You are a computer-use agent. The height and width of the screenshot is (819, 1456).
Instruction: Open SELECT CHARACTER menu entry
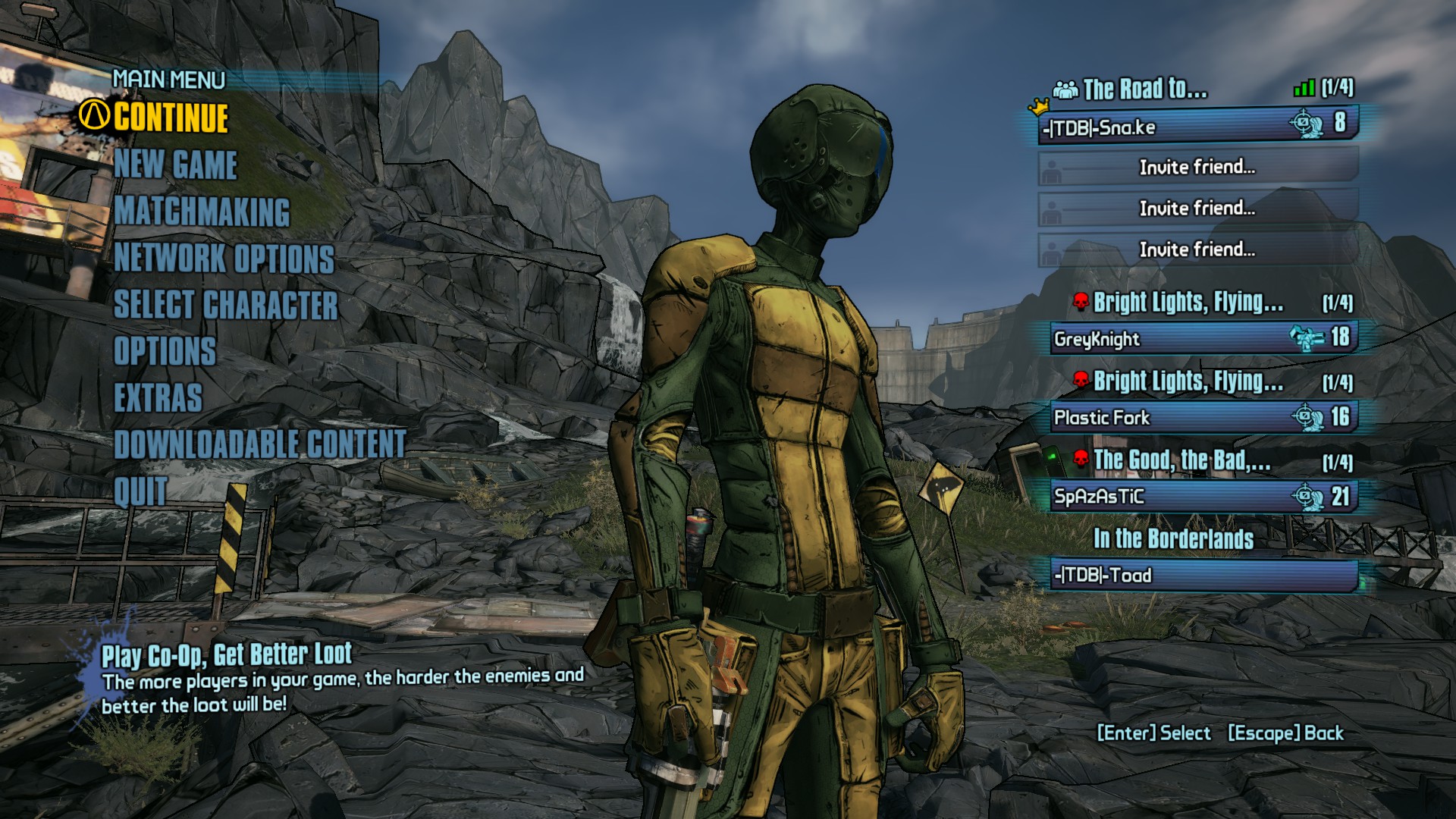224,305
